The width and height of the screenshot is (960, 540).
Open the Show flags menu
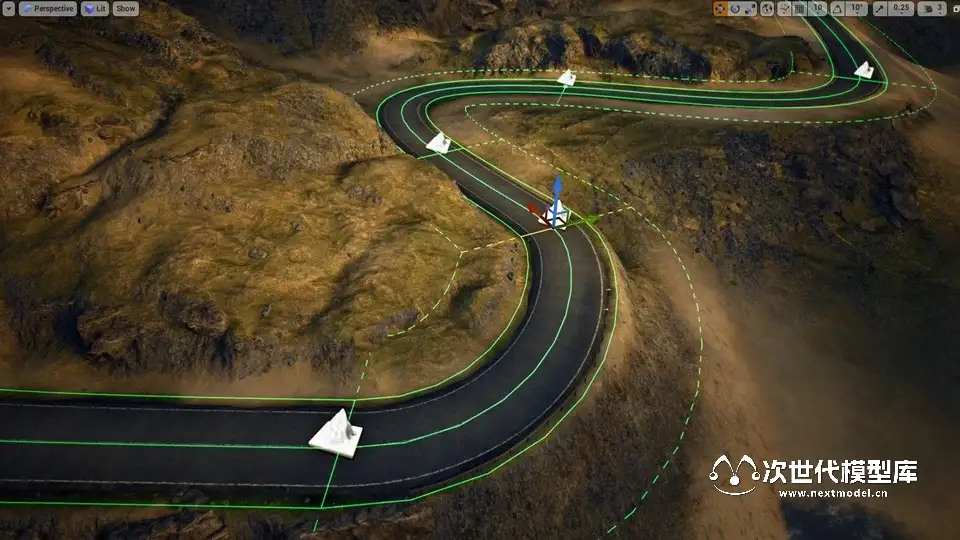point(125,8)
